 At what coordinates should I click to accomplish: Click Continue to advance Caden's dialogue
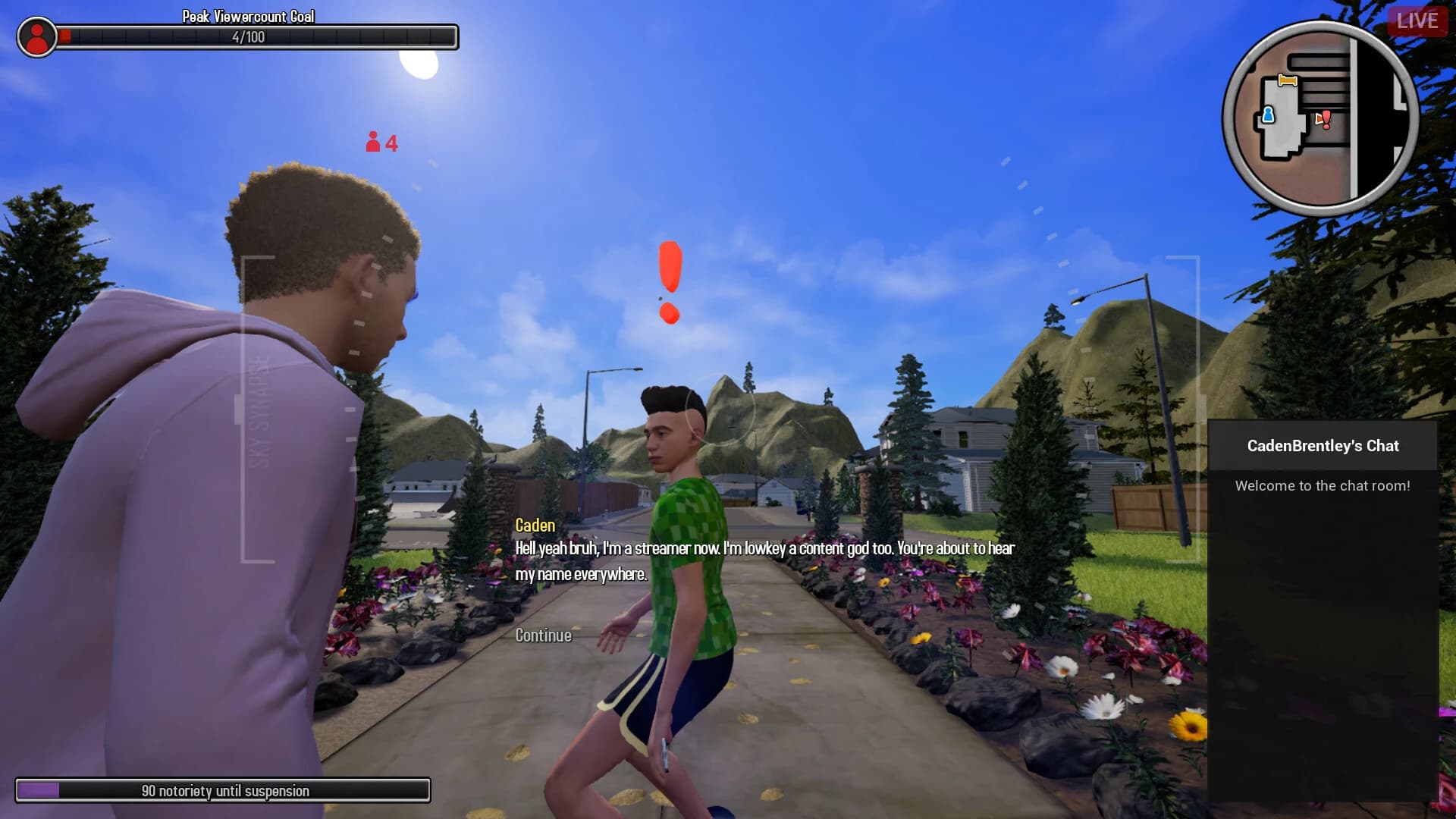pyautogui.click(x=542, y=635)
